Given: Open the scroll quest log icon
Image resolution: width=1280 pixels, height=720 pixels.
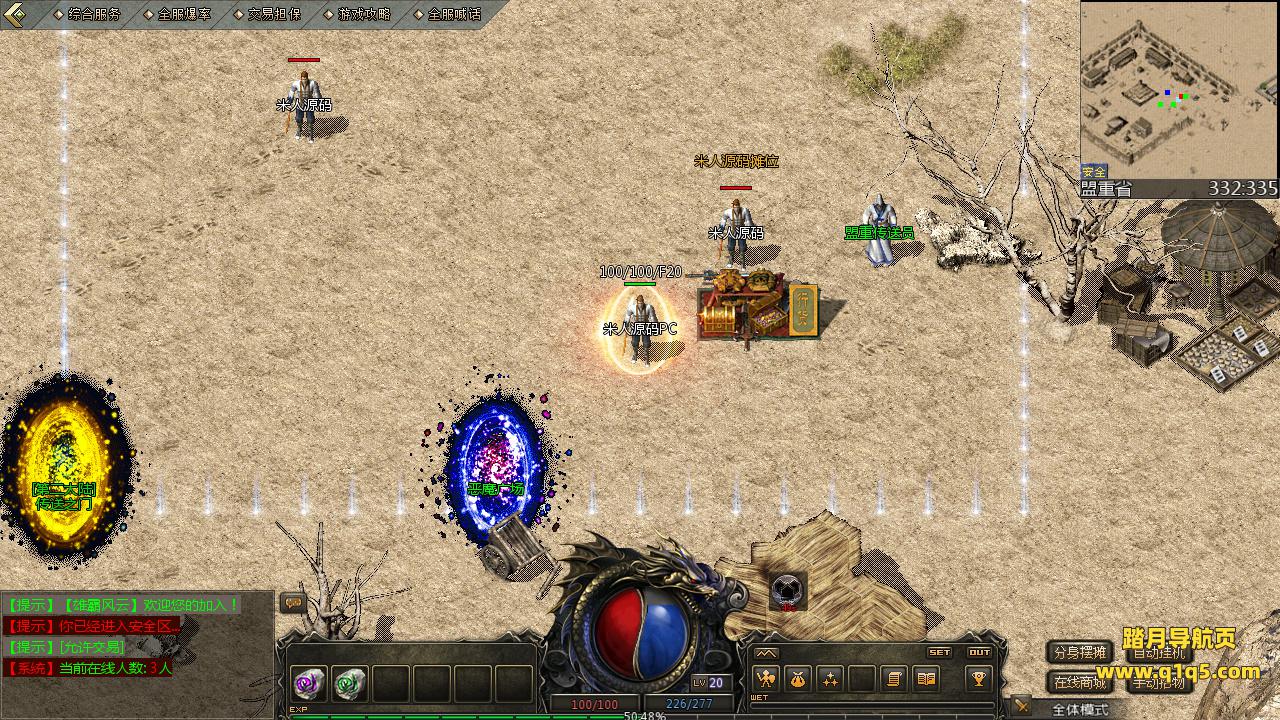Looking at the screenshot, I should [x=894, y=679].
